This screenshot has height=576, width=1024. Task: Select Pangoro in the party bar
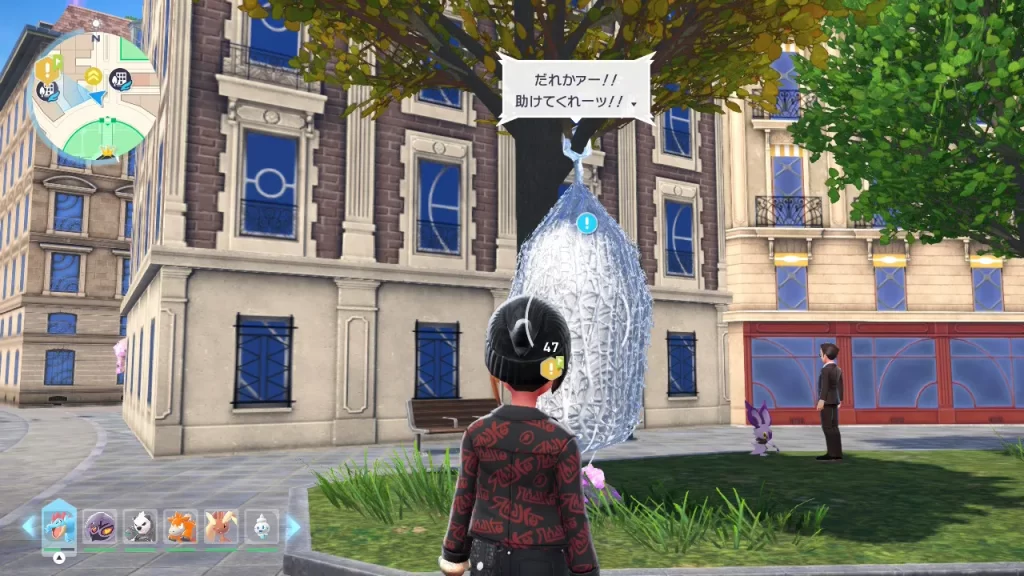coord(140,526)
